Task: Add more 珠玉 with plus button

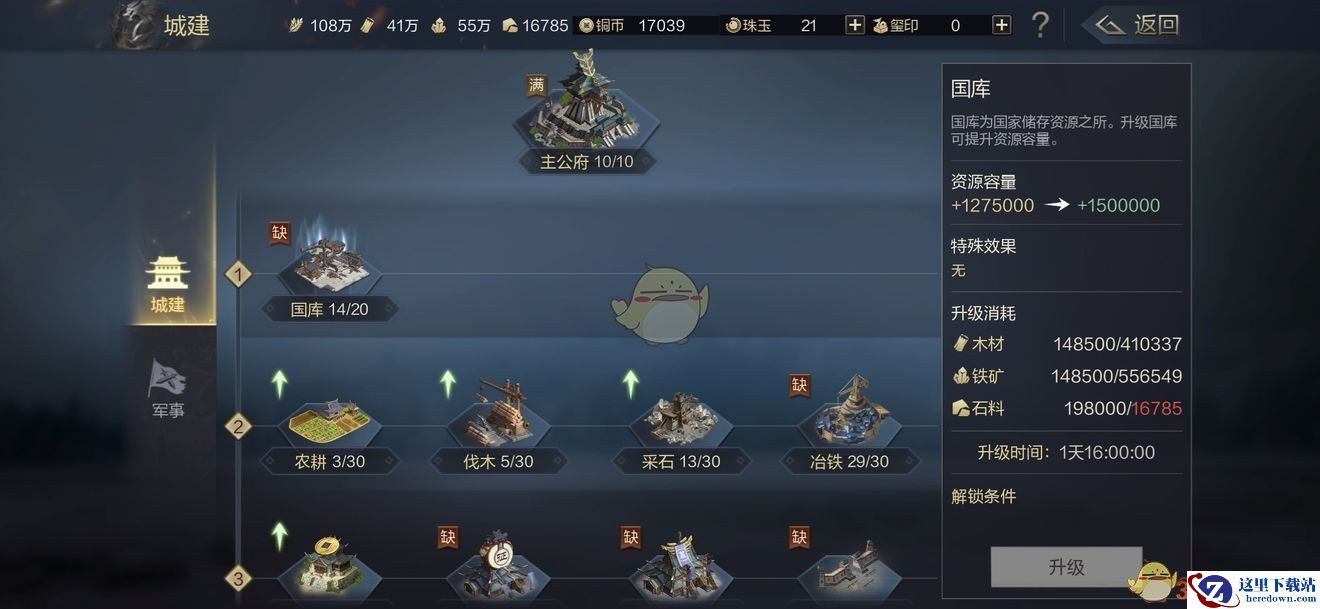Action: (x=855, y=25)
